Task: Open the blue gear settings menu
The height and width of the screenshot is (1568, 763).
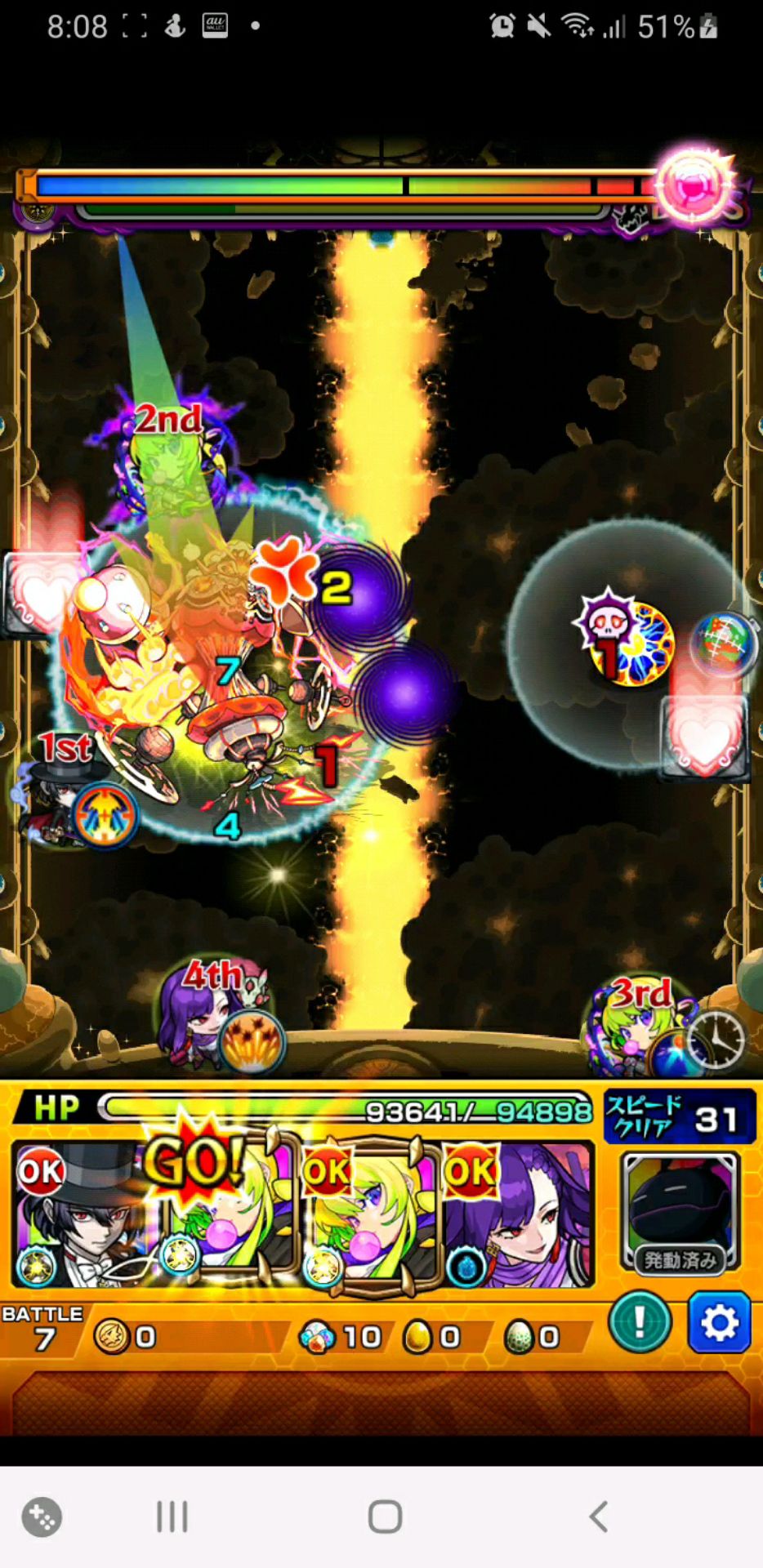Action: 719,1322
